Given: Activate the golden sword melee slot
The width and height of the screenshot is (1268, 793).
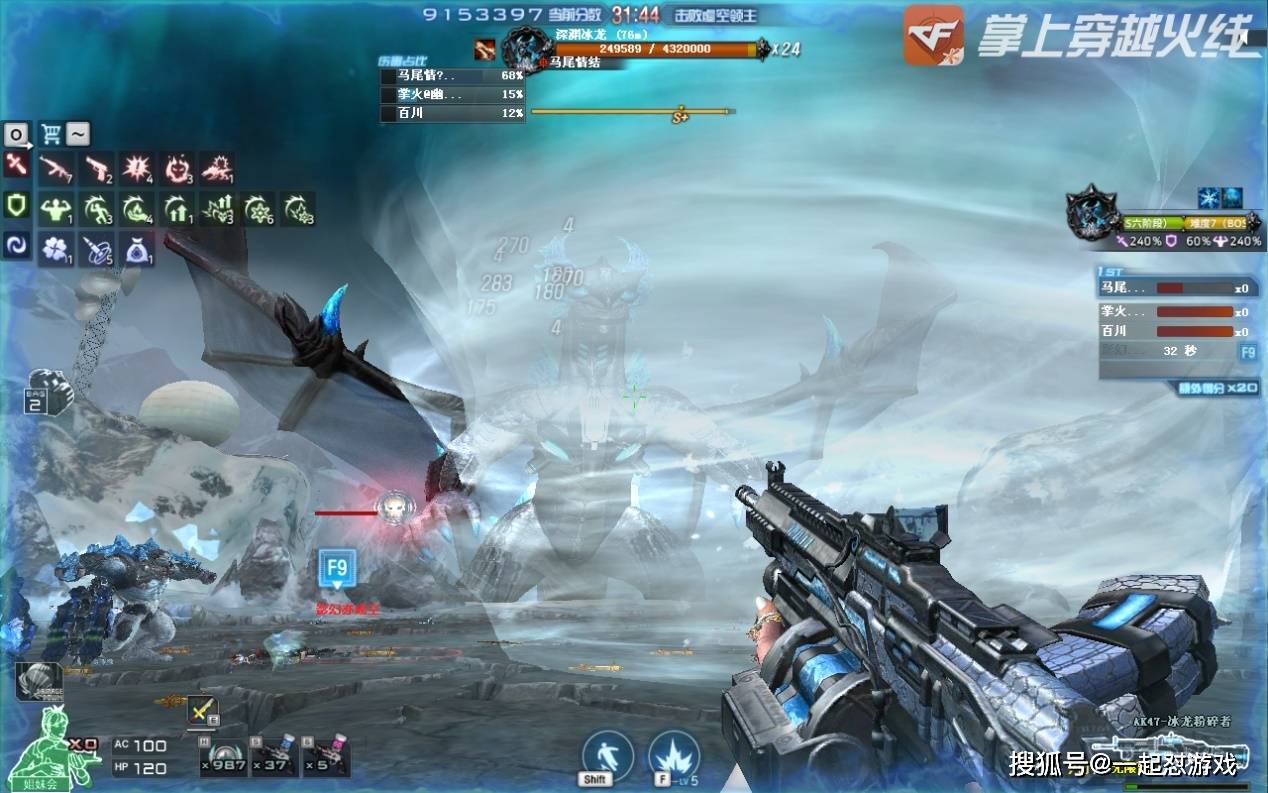Looking at the screenshot, I should tap(203, 711).
